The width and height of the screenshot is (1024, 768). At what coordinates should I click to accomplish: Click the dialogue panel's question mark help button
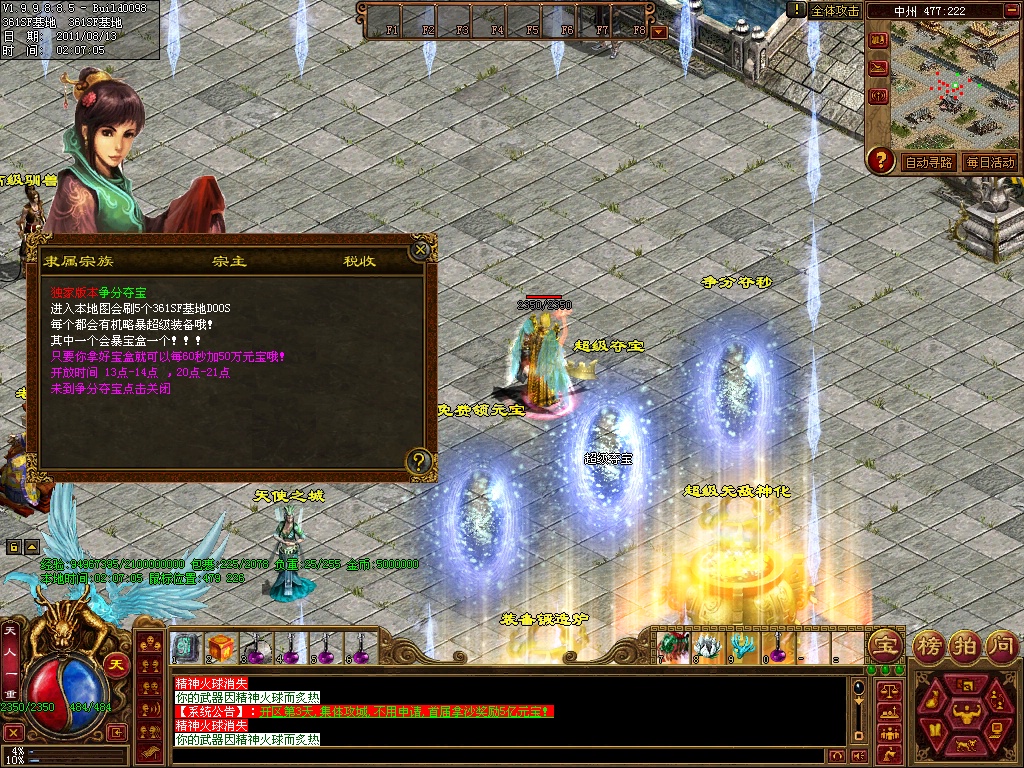click(x=420, y=461)
